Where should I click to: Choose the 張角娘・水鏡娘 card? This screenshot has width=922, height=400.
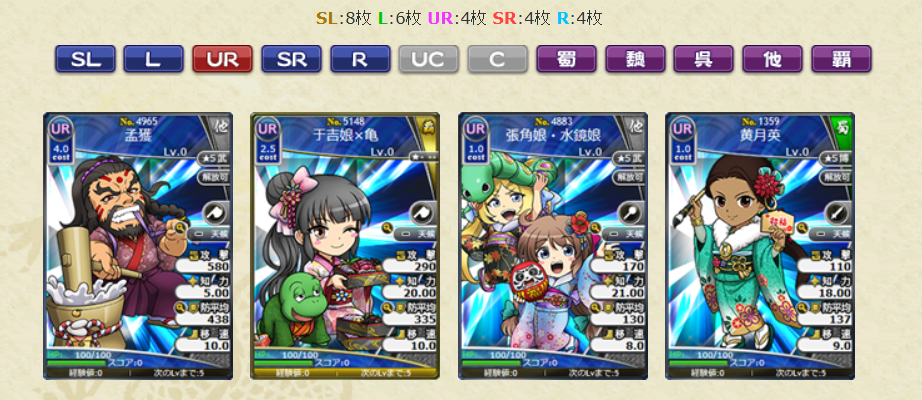click(x=553, y=246)
